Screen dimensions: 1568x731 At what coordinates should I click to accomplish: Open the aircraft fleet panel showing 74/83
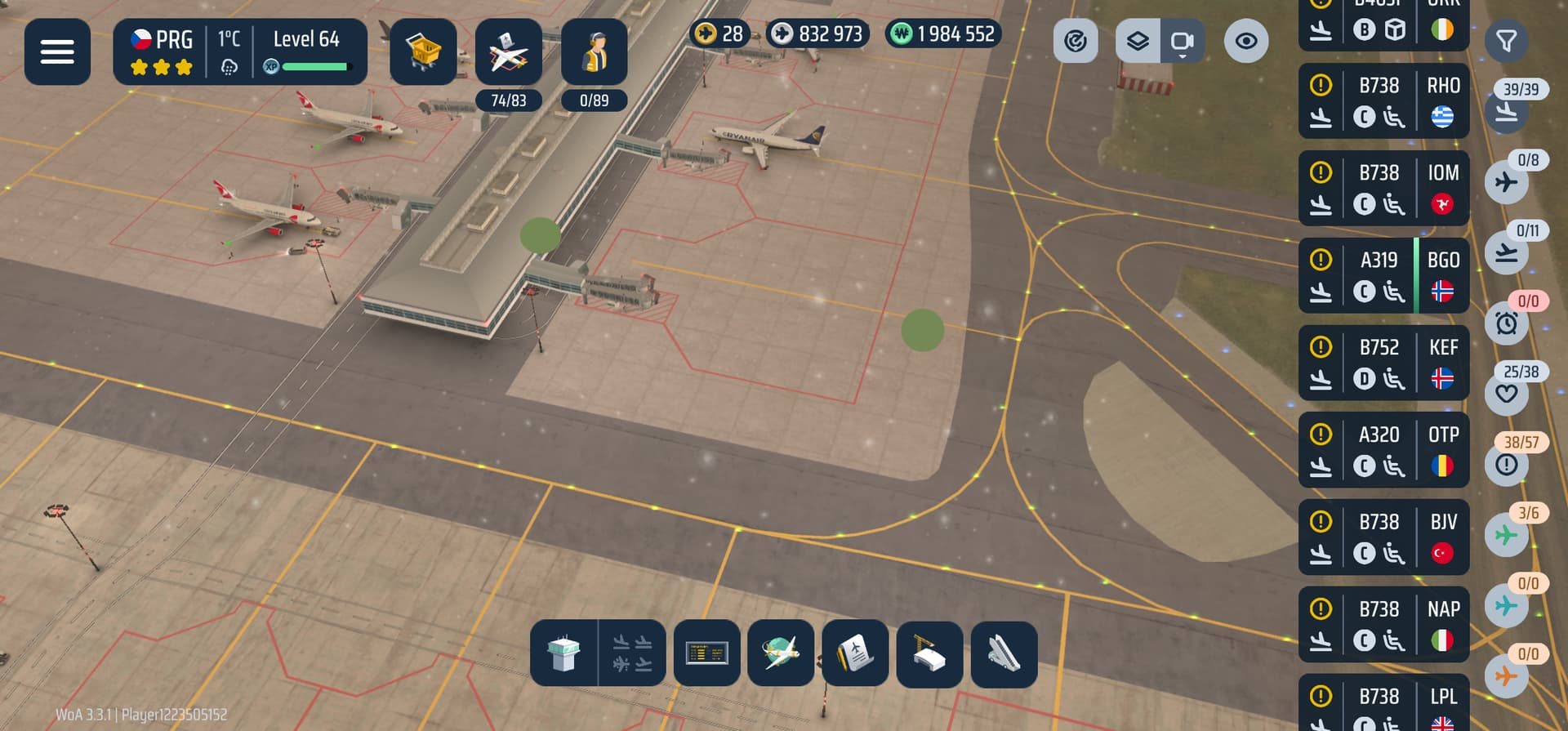point(508,53)
